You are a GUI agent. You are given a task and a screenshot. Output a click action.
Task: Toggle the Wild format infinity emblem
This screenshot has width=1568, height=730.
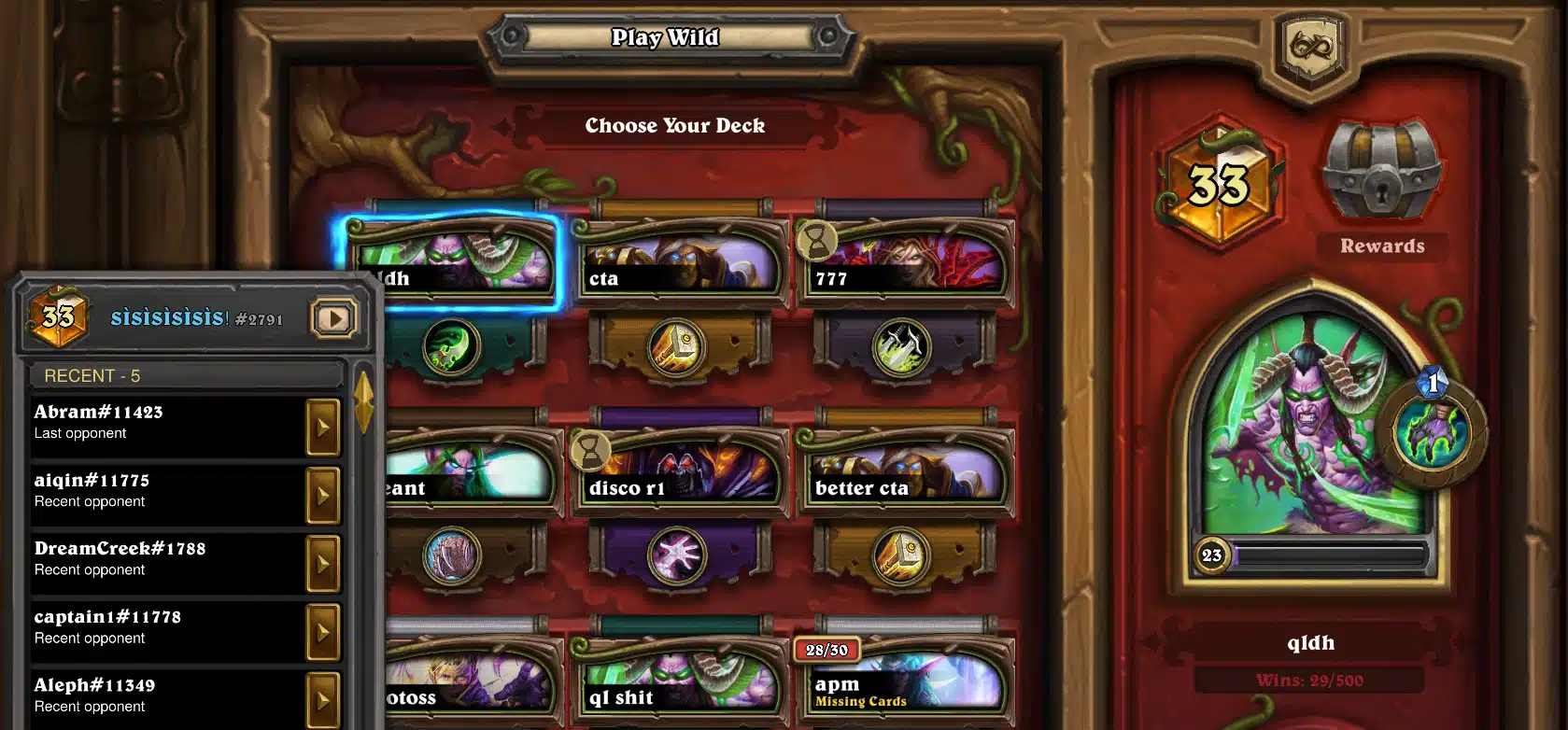tap(1312, 47)
